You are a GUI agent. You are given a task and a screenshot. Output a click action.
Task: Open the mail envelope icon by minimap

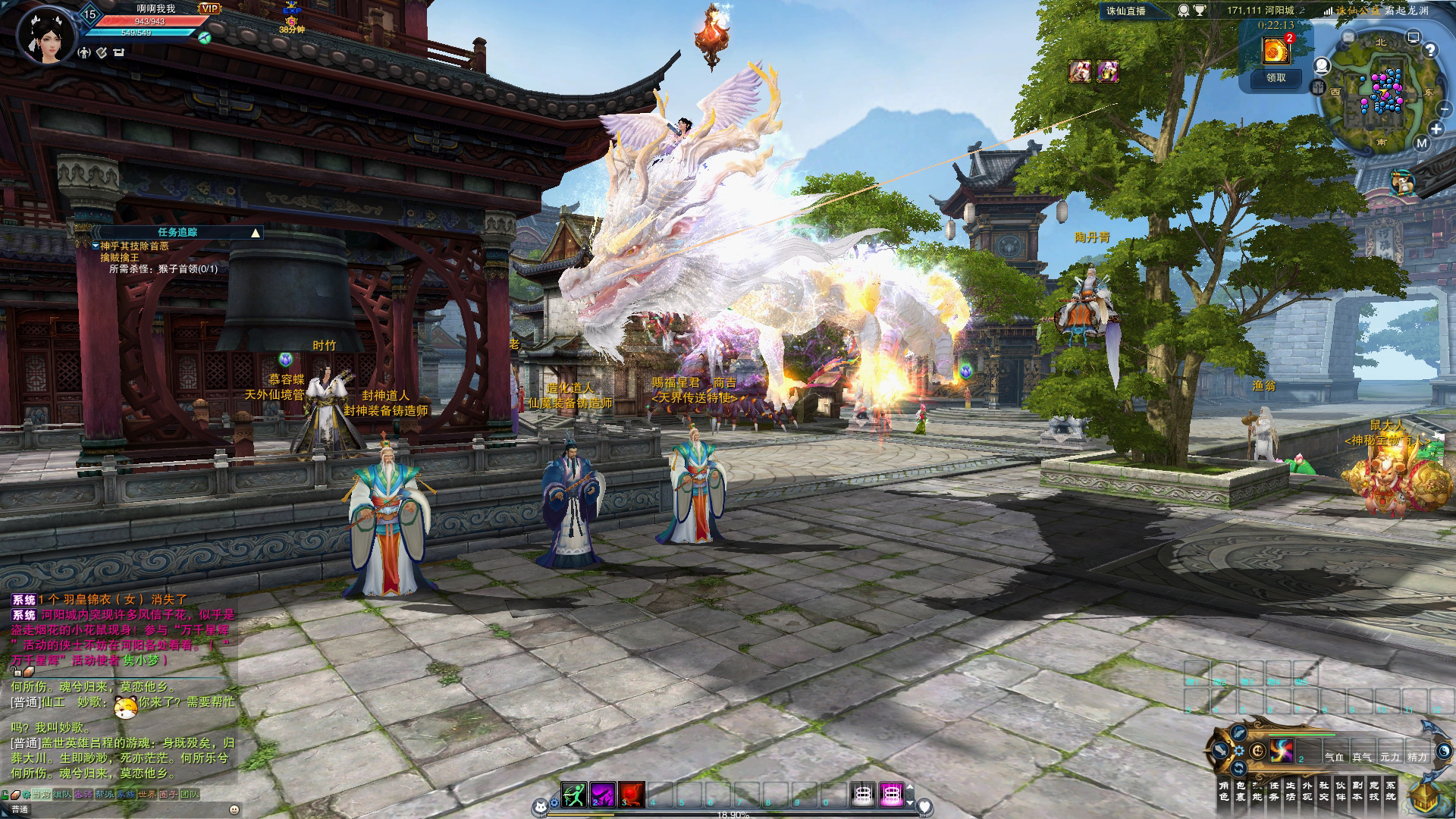pyautogui.click(x=1348, y=36)
